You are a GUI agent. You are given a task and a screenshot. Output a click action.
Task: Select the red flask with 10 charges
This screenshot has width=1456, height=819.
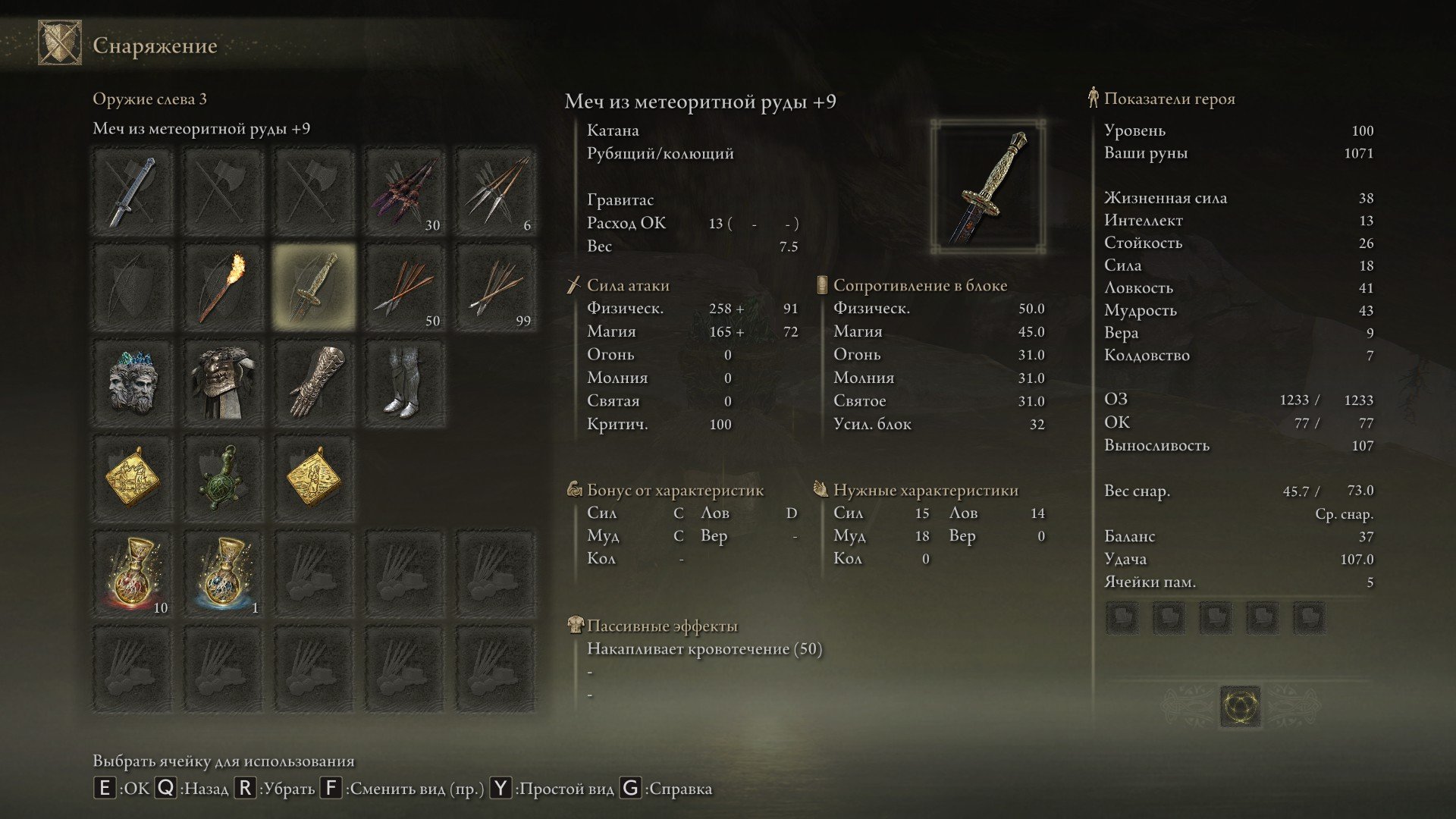pyautogui.click(x=133, y=574)
